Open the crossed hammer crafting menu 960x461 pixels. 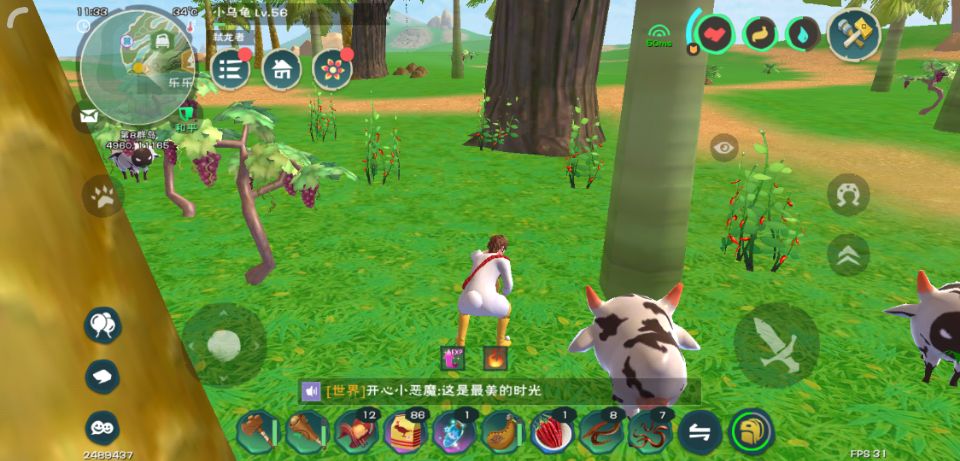tap(853, 34)
